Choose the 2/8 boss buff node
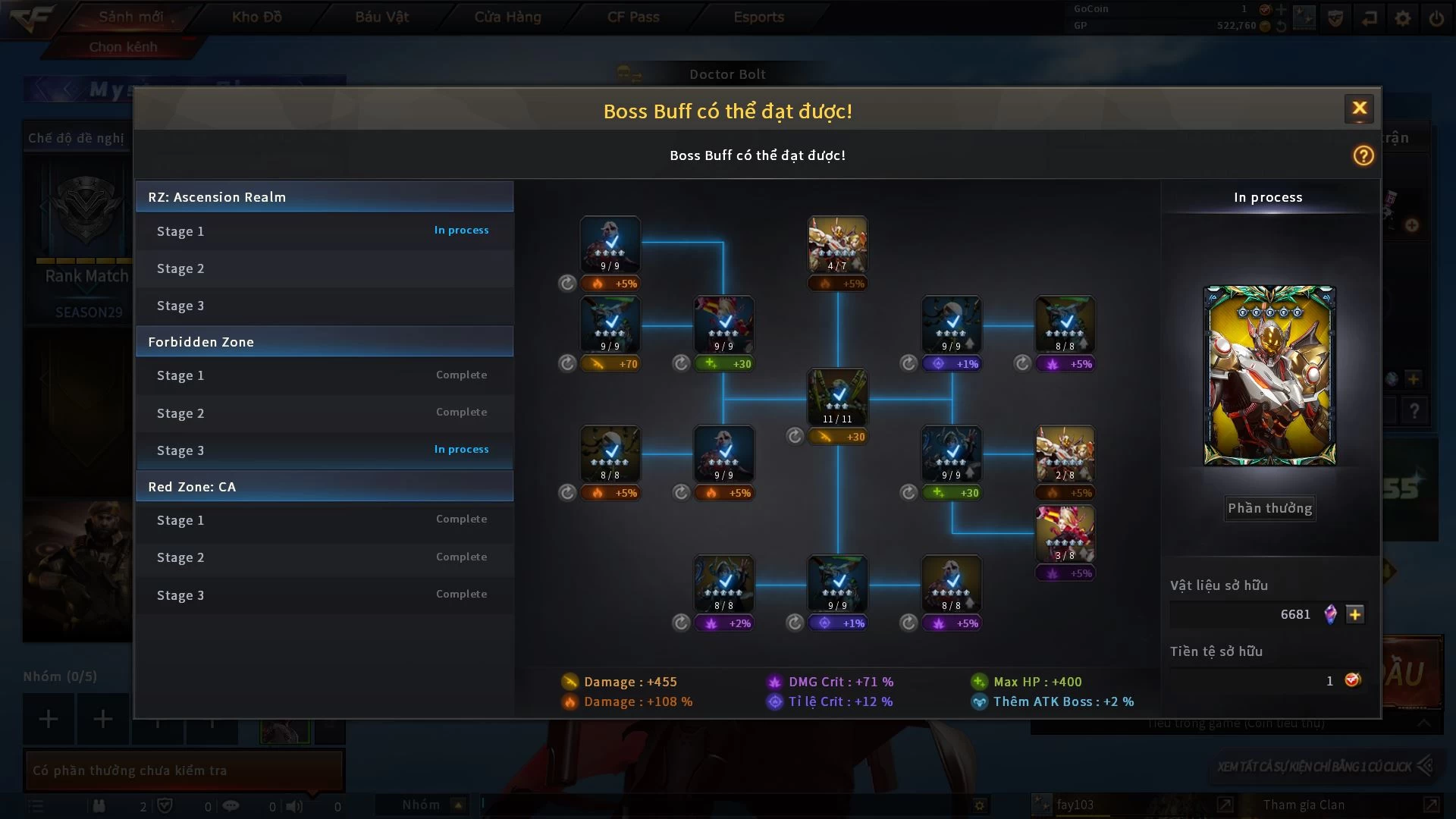 pos(1065,453)
